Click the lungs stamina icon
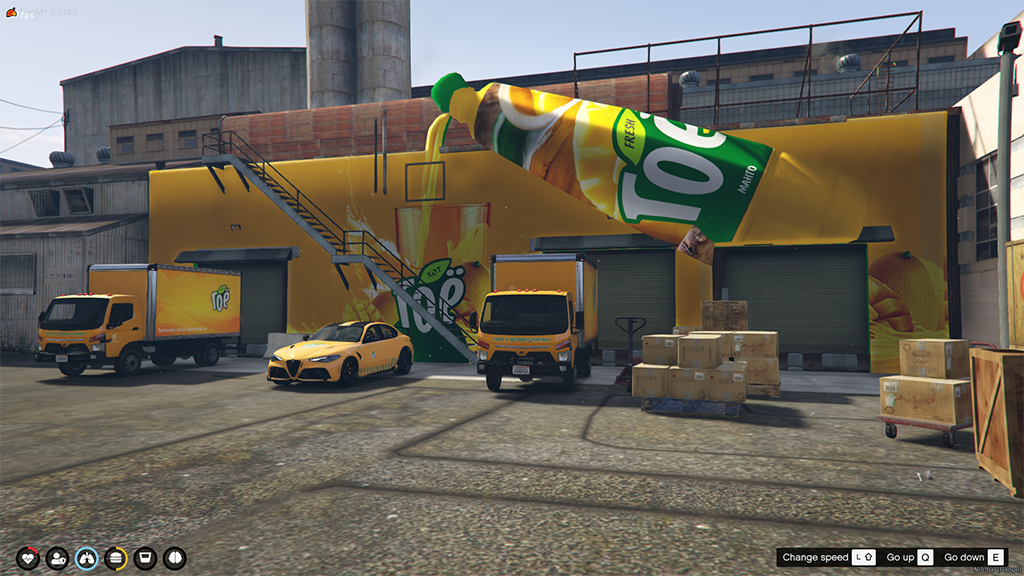Viewport: 1024px width, 576px height. click(x=87, y=558)
